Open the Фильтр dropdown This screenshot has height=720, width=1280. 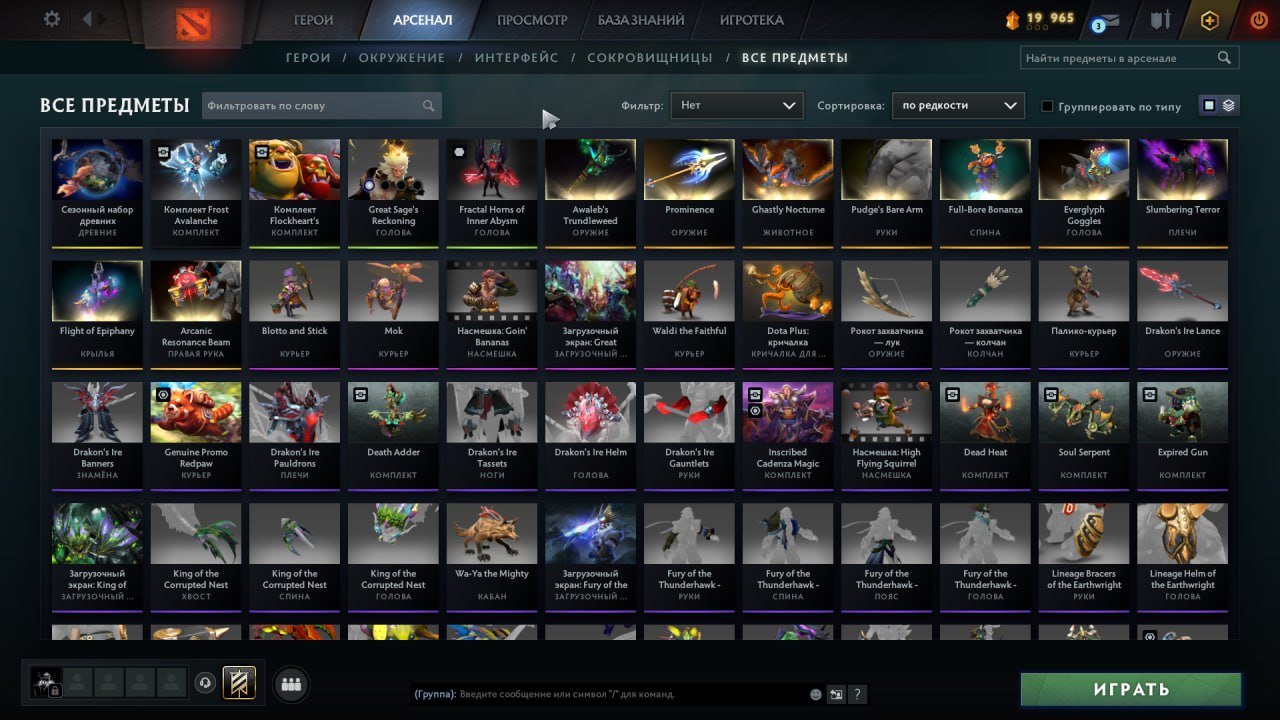point(736,105)
